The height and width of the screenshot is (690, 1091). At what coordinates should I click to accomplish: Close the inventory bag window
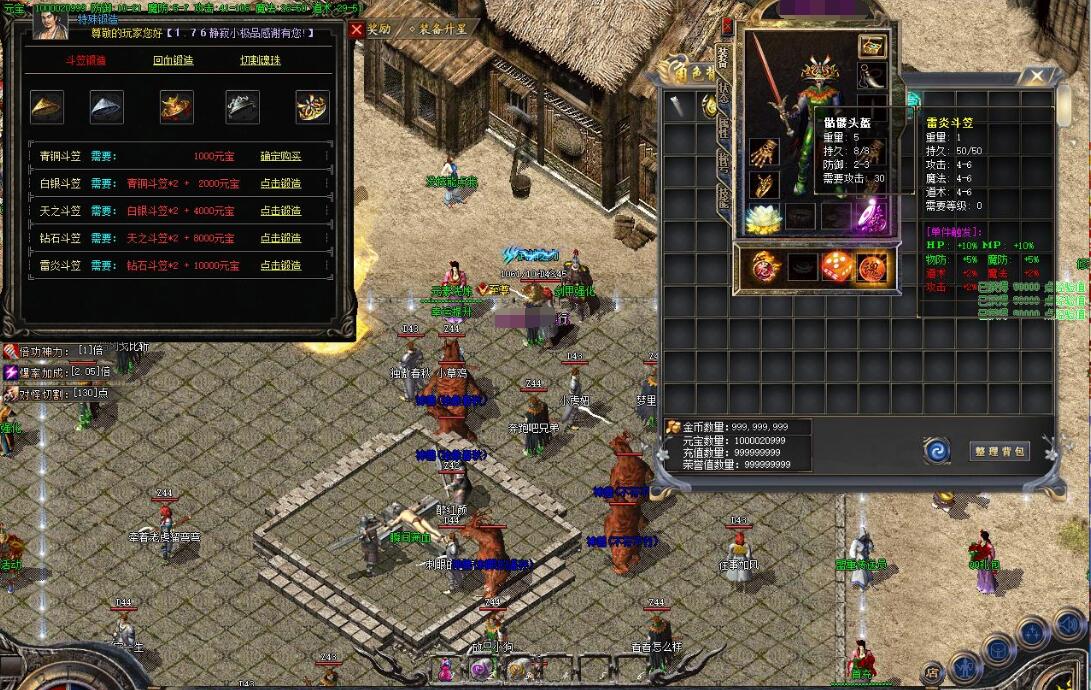pos(1037,76)
